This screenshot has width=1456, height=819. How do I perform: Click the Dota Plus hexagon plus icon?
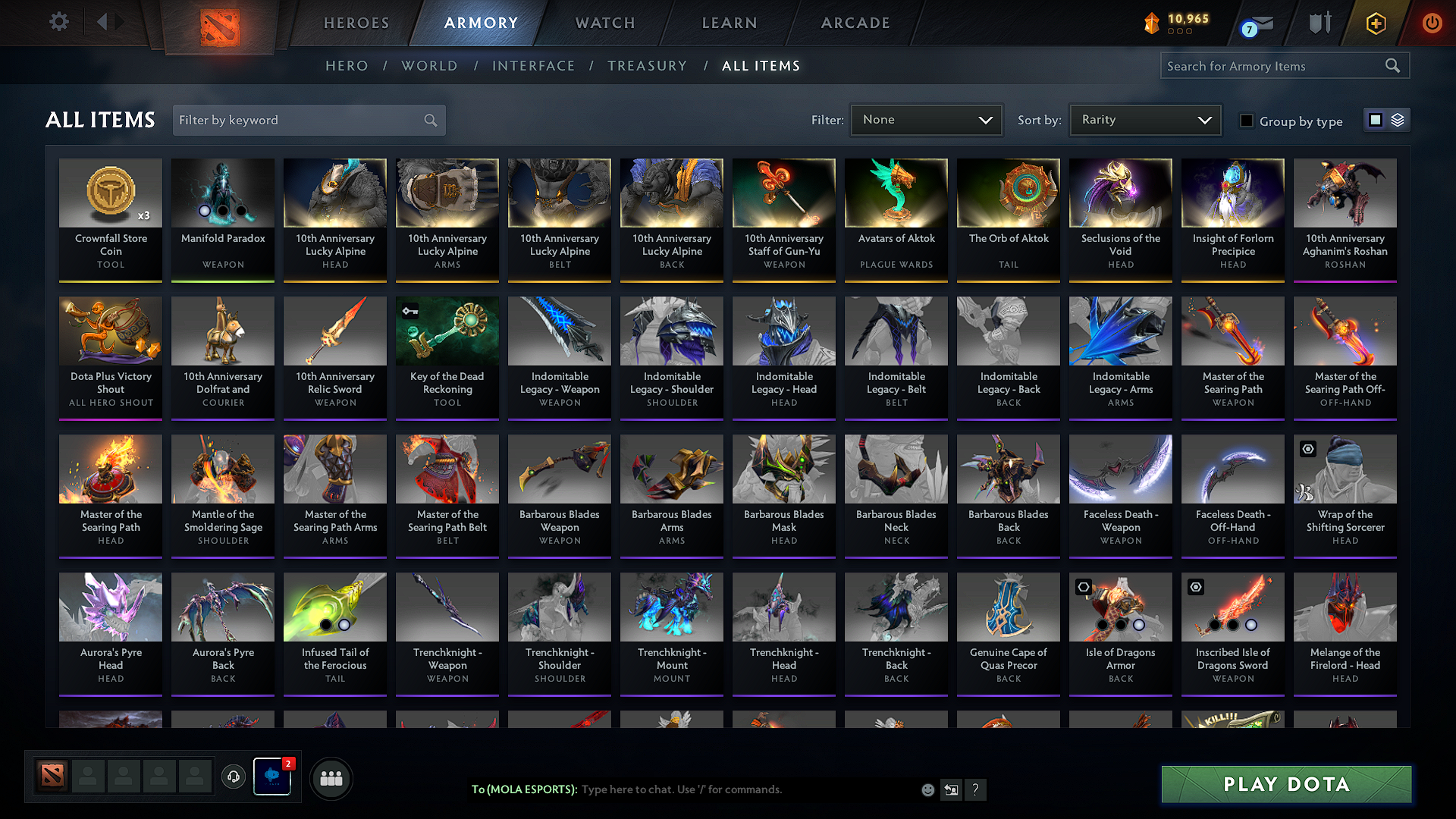(1375, 23)
